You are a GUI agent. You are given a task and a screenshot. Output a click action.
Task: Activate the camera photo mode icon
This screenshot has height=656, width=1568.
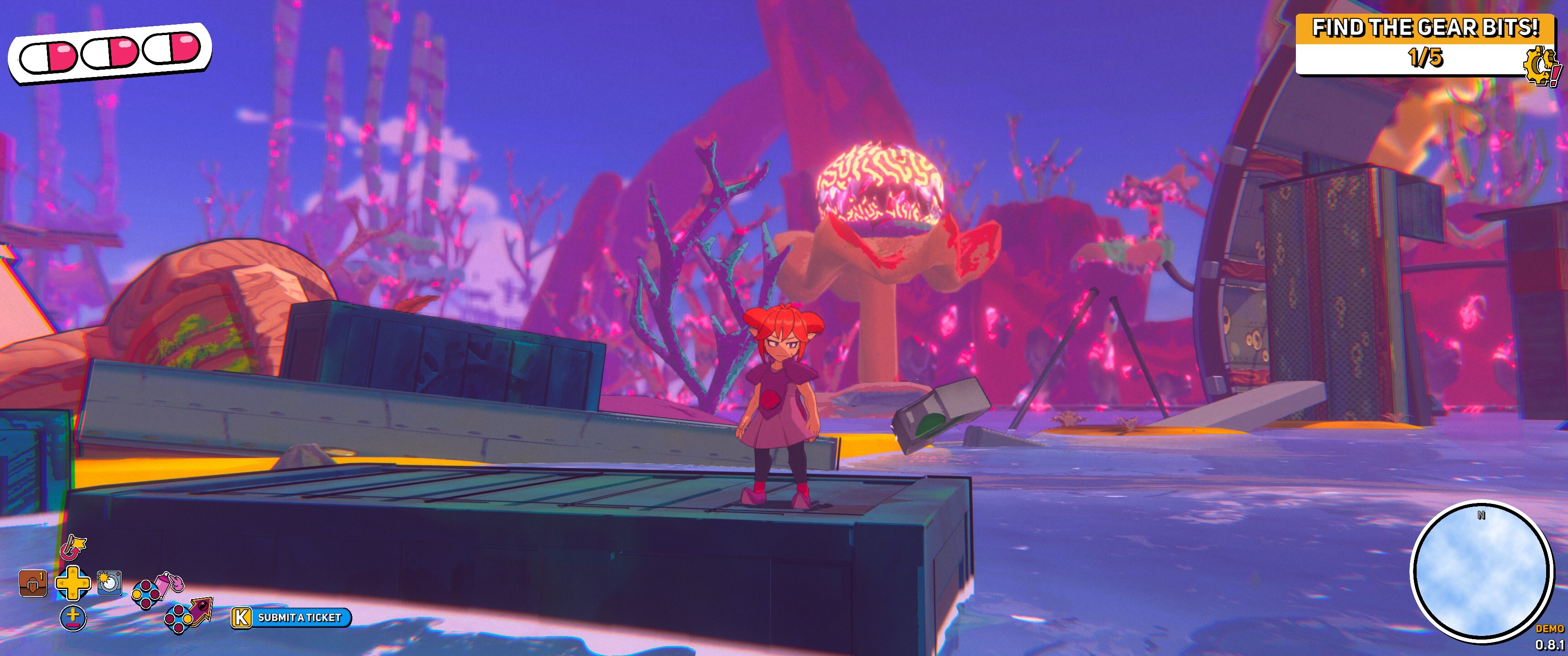coord(109,582)
